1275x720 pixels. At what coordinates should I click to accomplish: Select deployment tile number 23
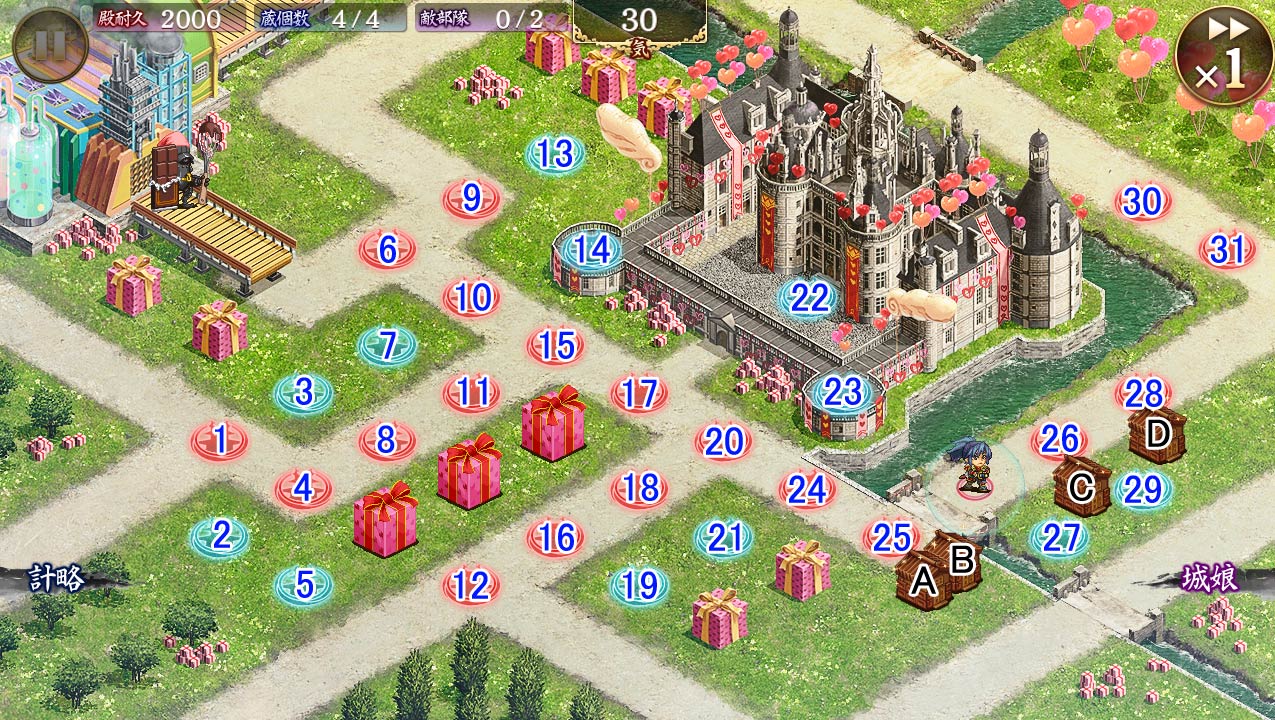[843, 393]
